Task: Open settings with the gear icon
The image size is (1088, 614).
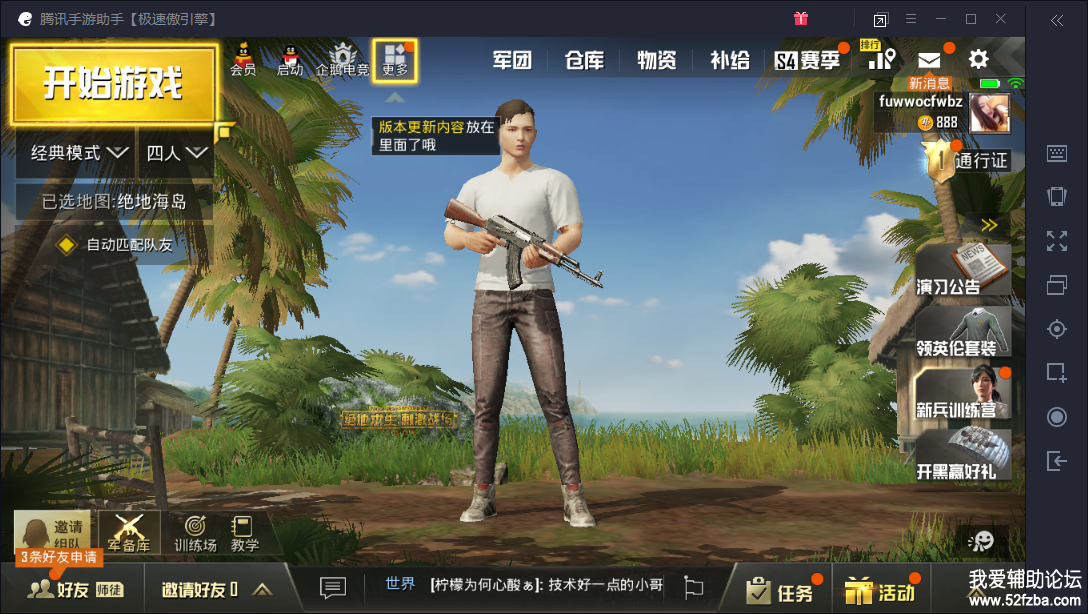Action: (978, 59)
